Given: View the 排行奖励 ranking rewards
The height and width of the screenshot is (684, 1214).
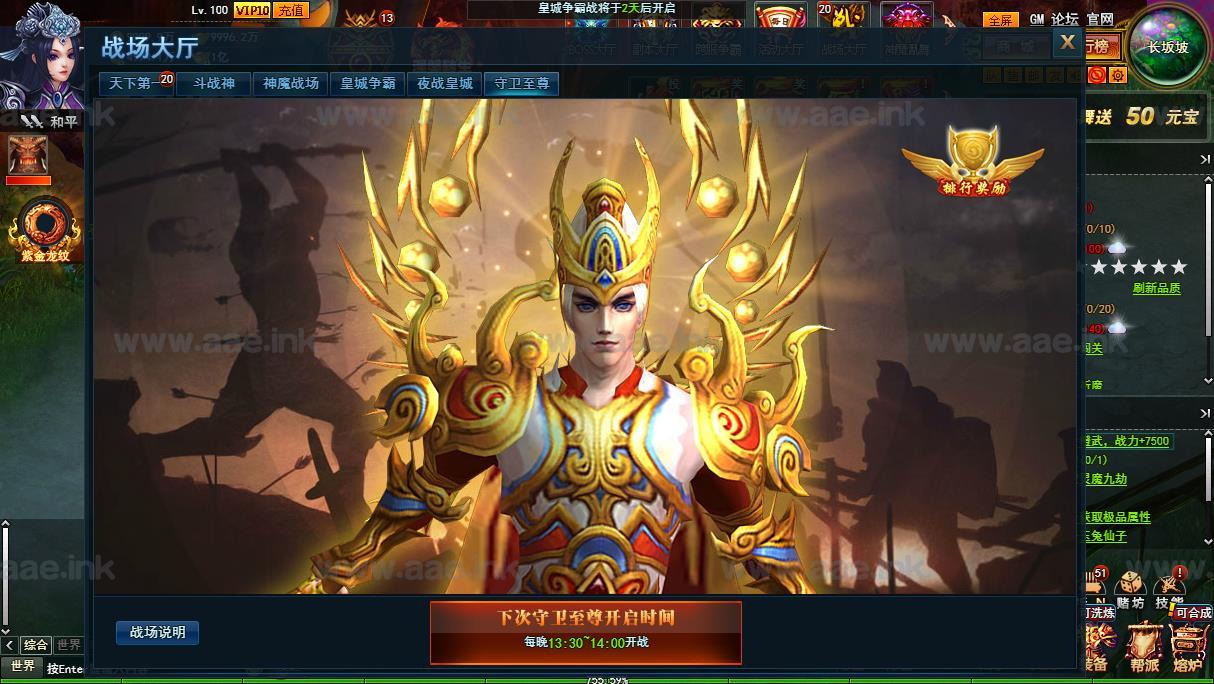Looking at the screenshot, I should [x=972, y=162].
